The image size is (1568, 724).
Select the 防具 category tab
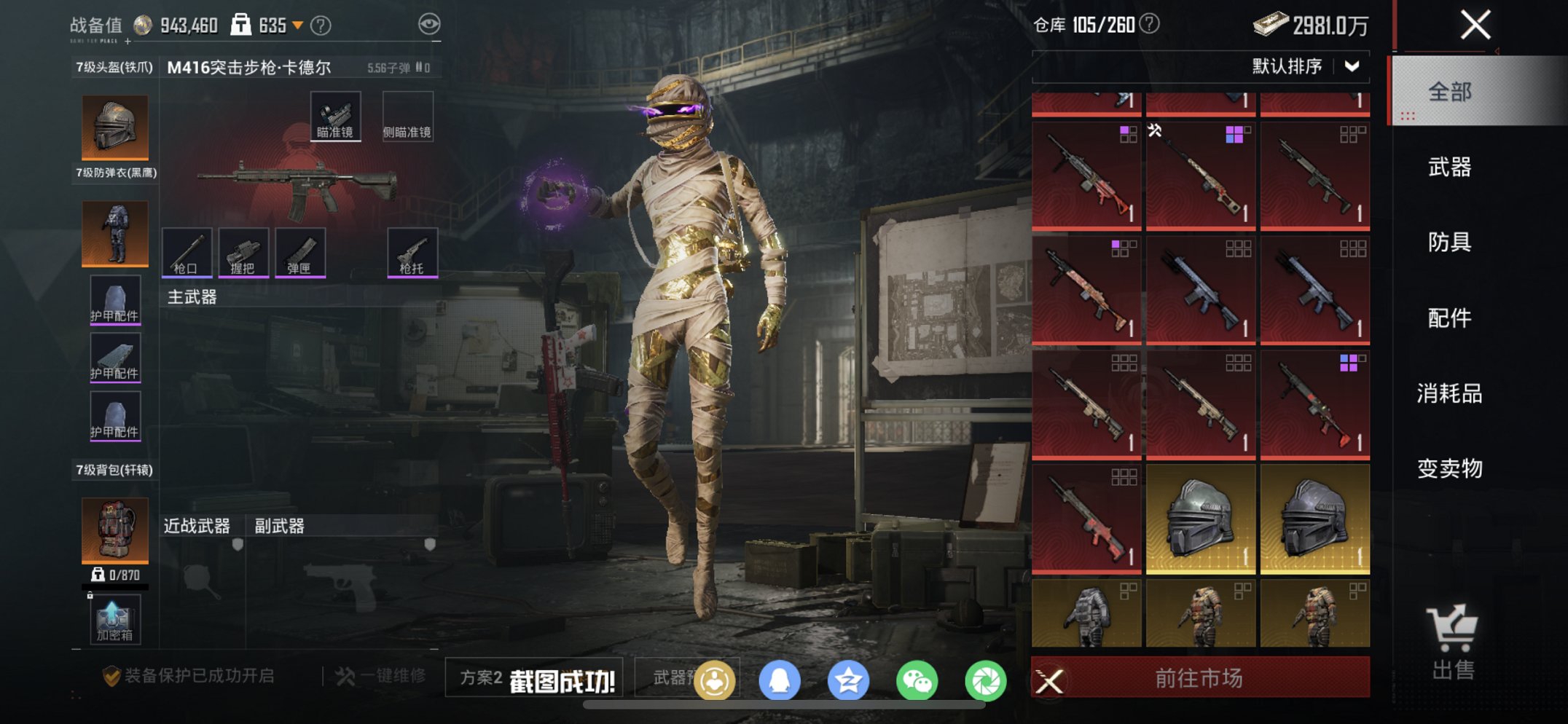[1449, 243]
